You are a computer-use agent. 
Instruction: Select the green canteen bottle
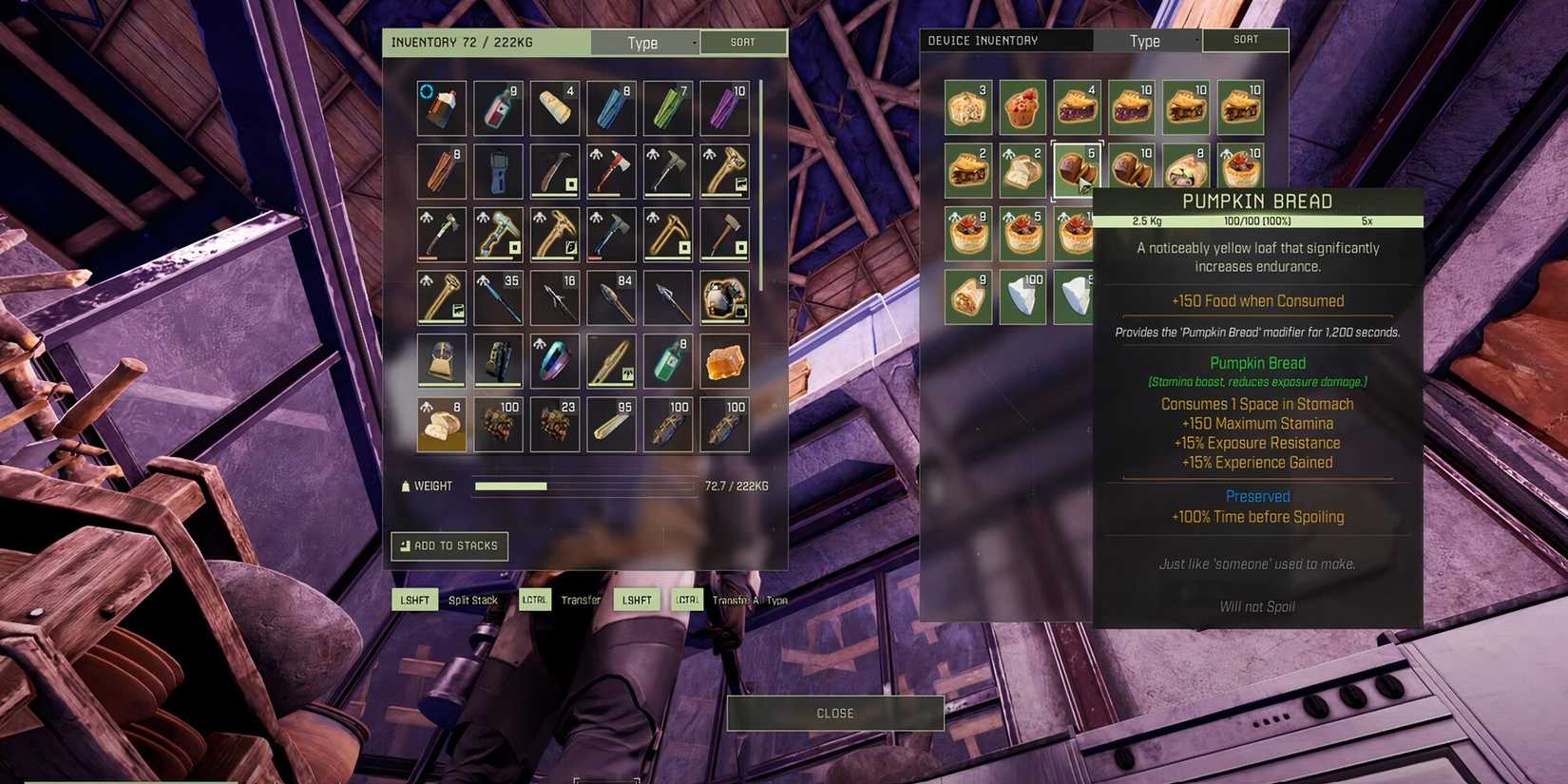click(668, 361)
